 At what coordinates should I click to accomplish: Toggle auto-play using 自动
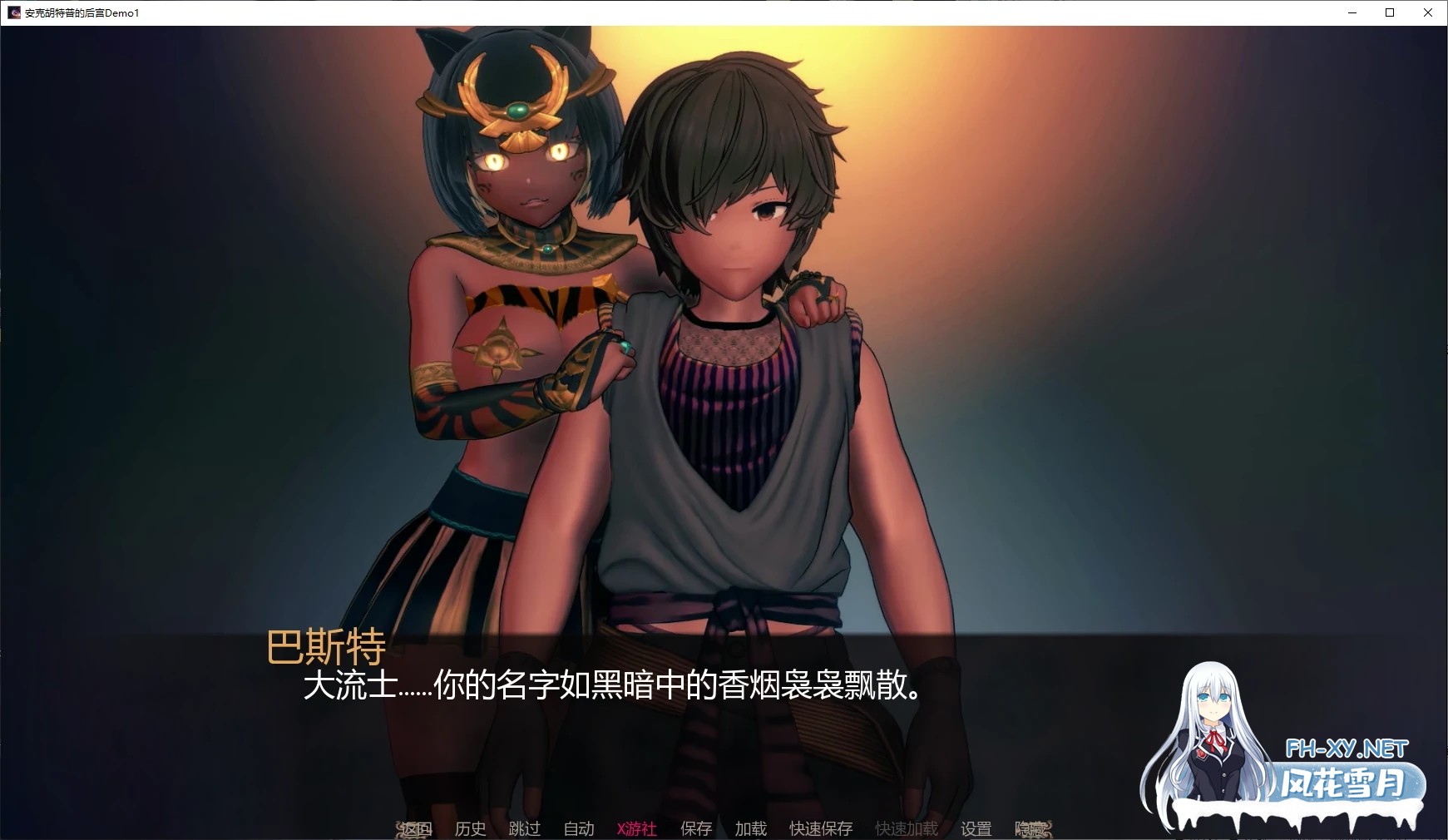coord(579,828)
